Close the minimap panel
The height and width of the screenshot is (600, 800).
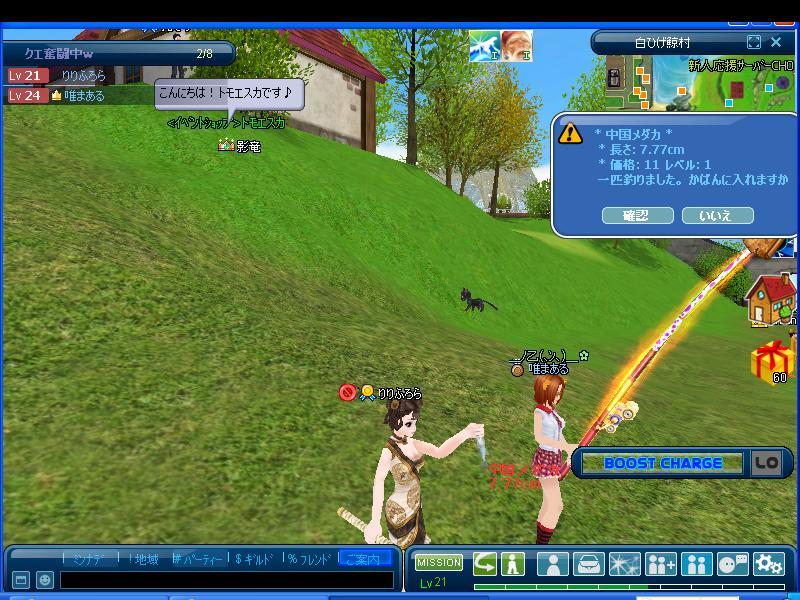777,42
